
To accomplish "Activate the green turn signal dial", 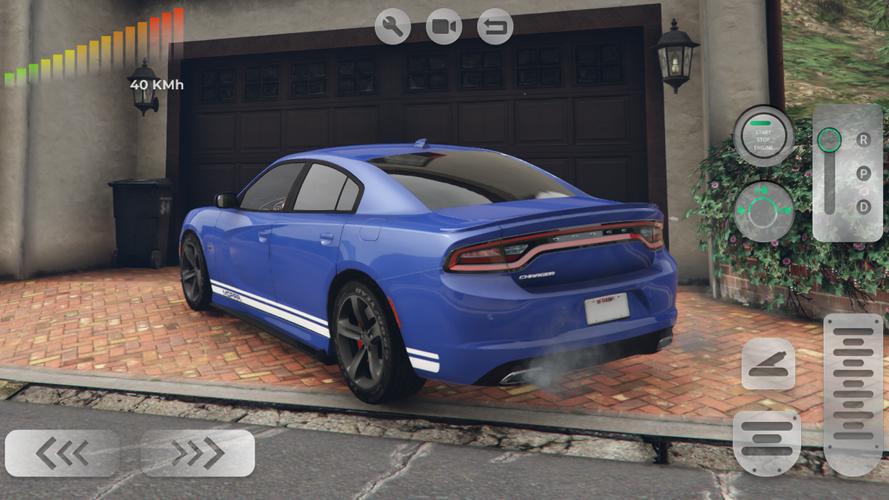I will 763,210.
